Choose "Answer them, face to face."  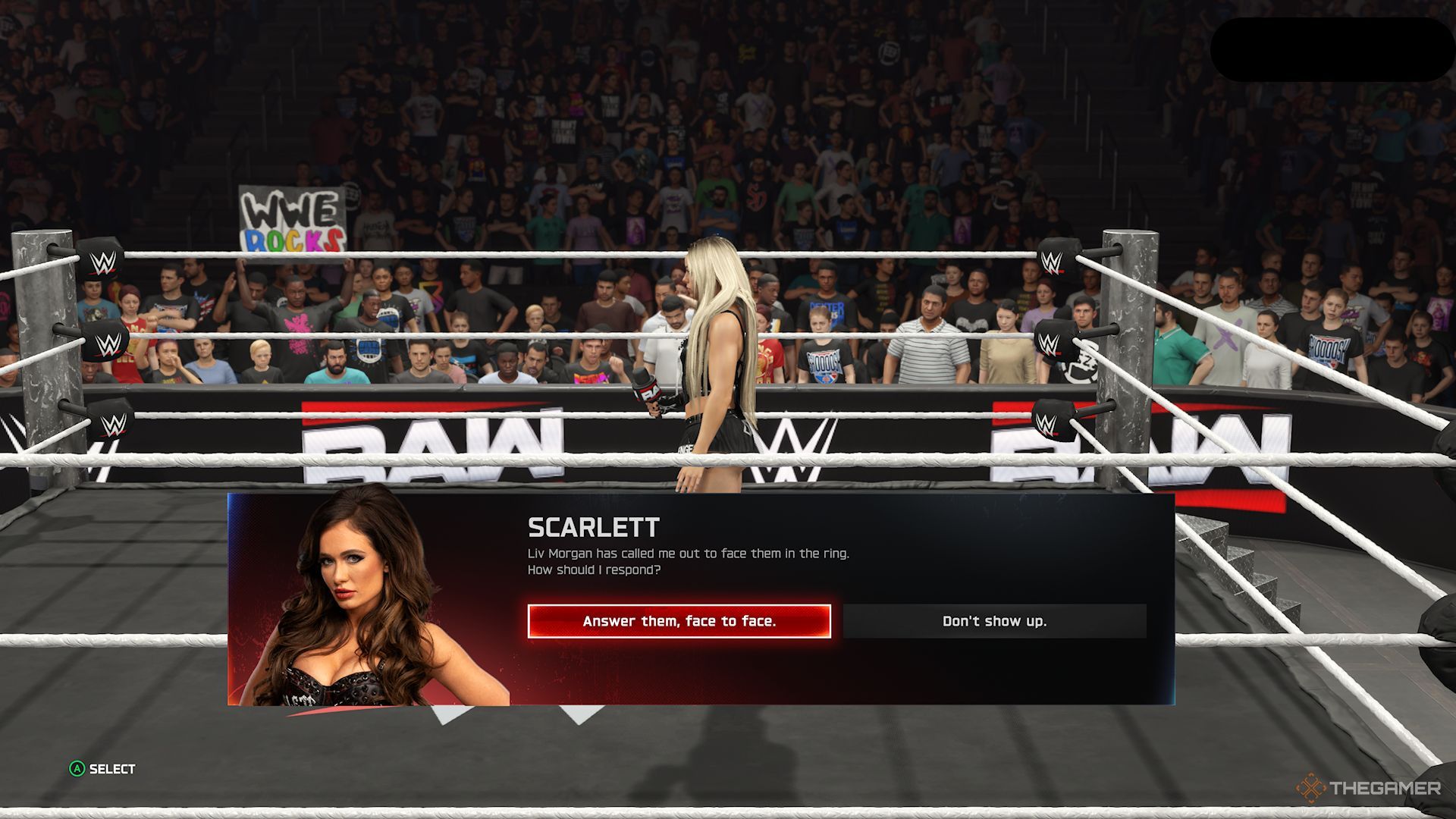(x=679, y=621)
